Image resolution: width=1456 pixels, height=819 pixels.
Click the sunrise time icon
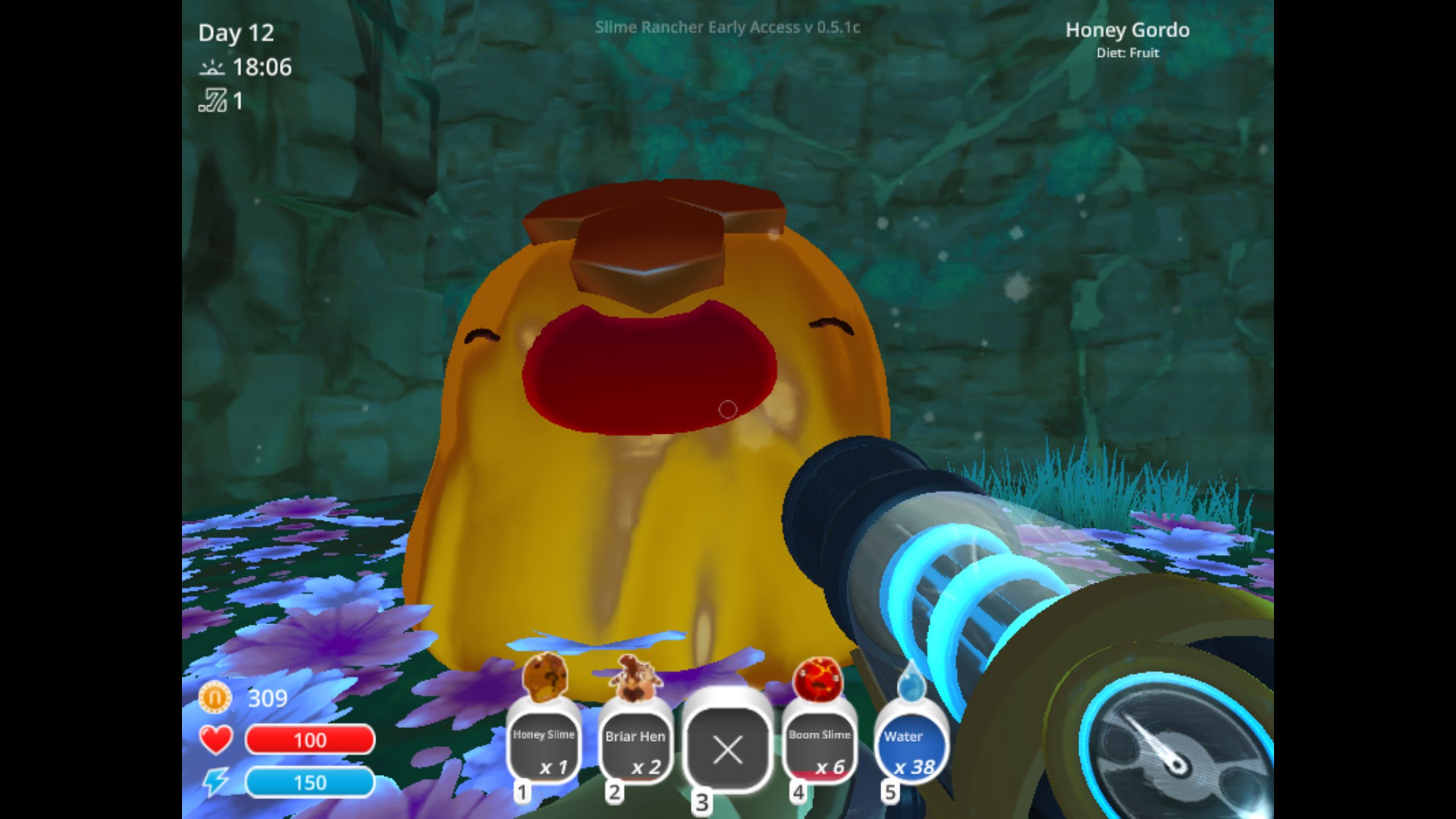tap(213, 67)
